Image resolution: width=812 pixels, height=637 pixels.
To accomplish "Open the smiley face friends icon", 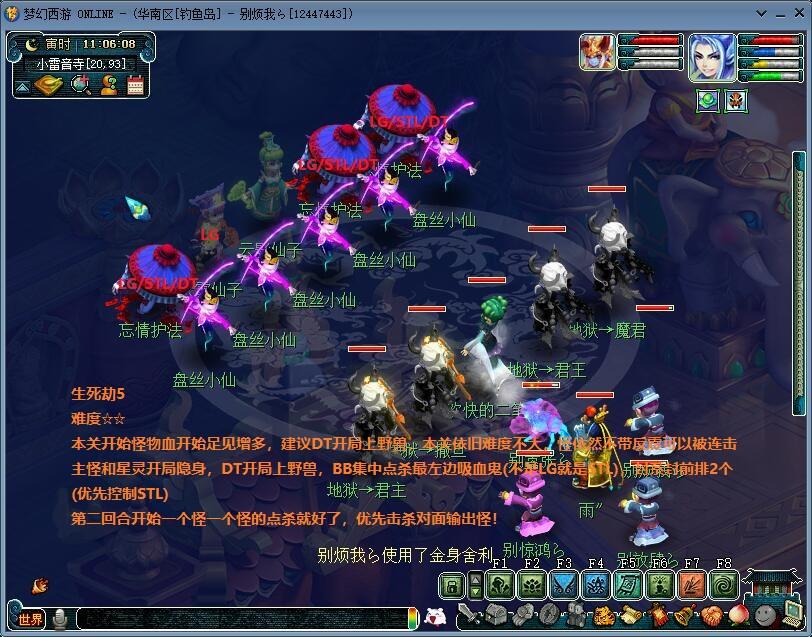I will (x=764, y=615).
